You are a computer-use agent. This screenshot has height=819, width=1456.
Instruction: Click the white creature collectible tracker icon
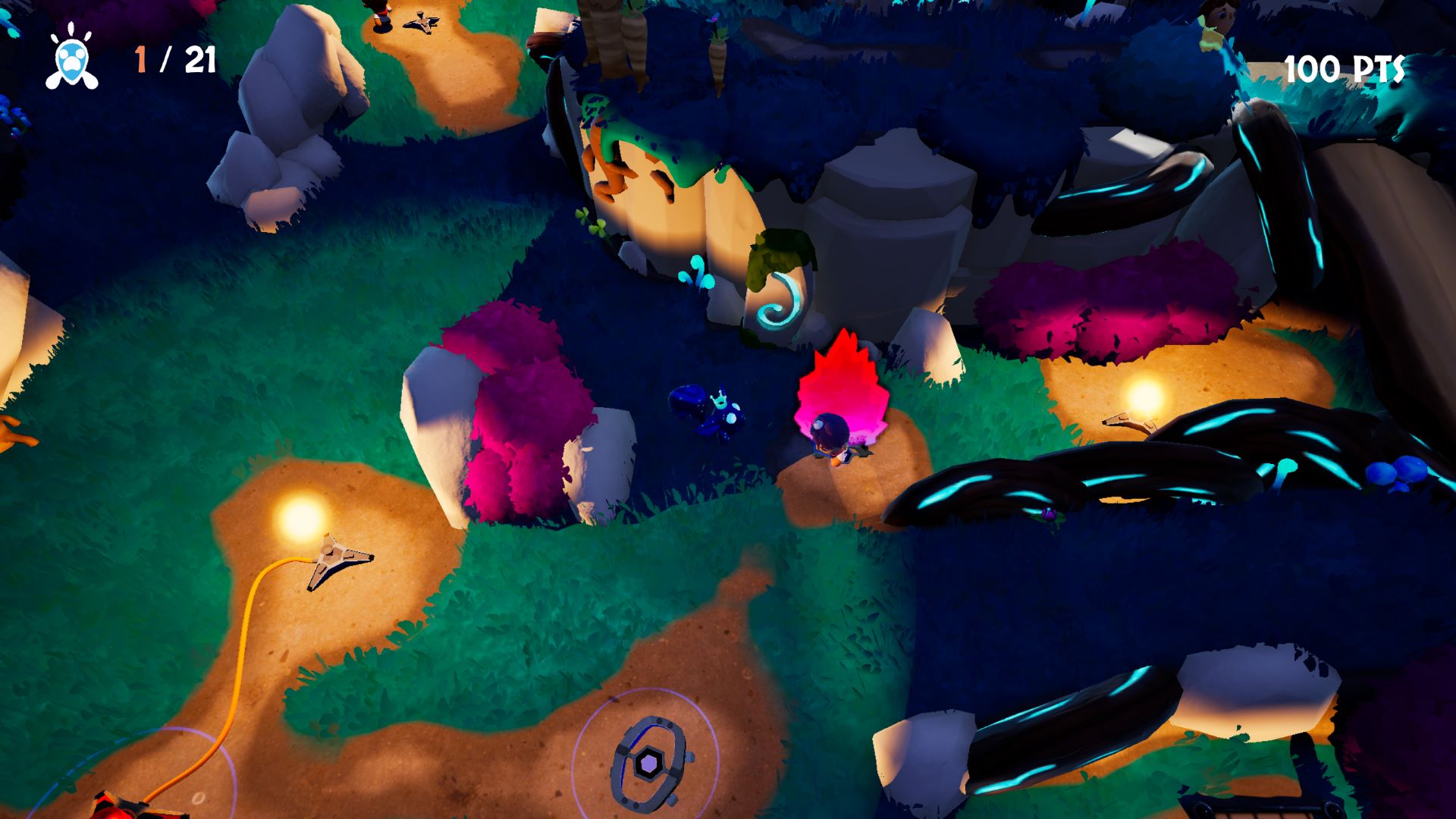pos(72,58)
